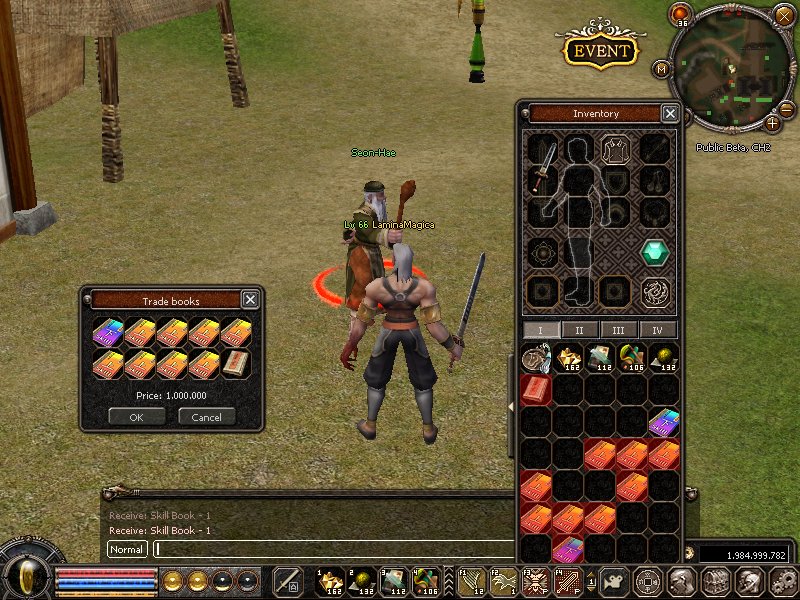Focus the chat input field
Image resolution: width=800 pixels, height=600 pixels.
pyautogui.click(x=330, y=549)
